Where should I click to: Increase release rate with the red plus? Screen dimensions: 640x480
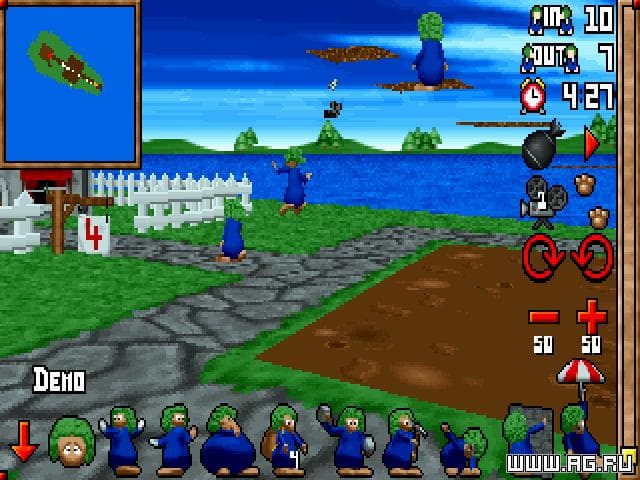(x=592, y=318)
